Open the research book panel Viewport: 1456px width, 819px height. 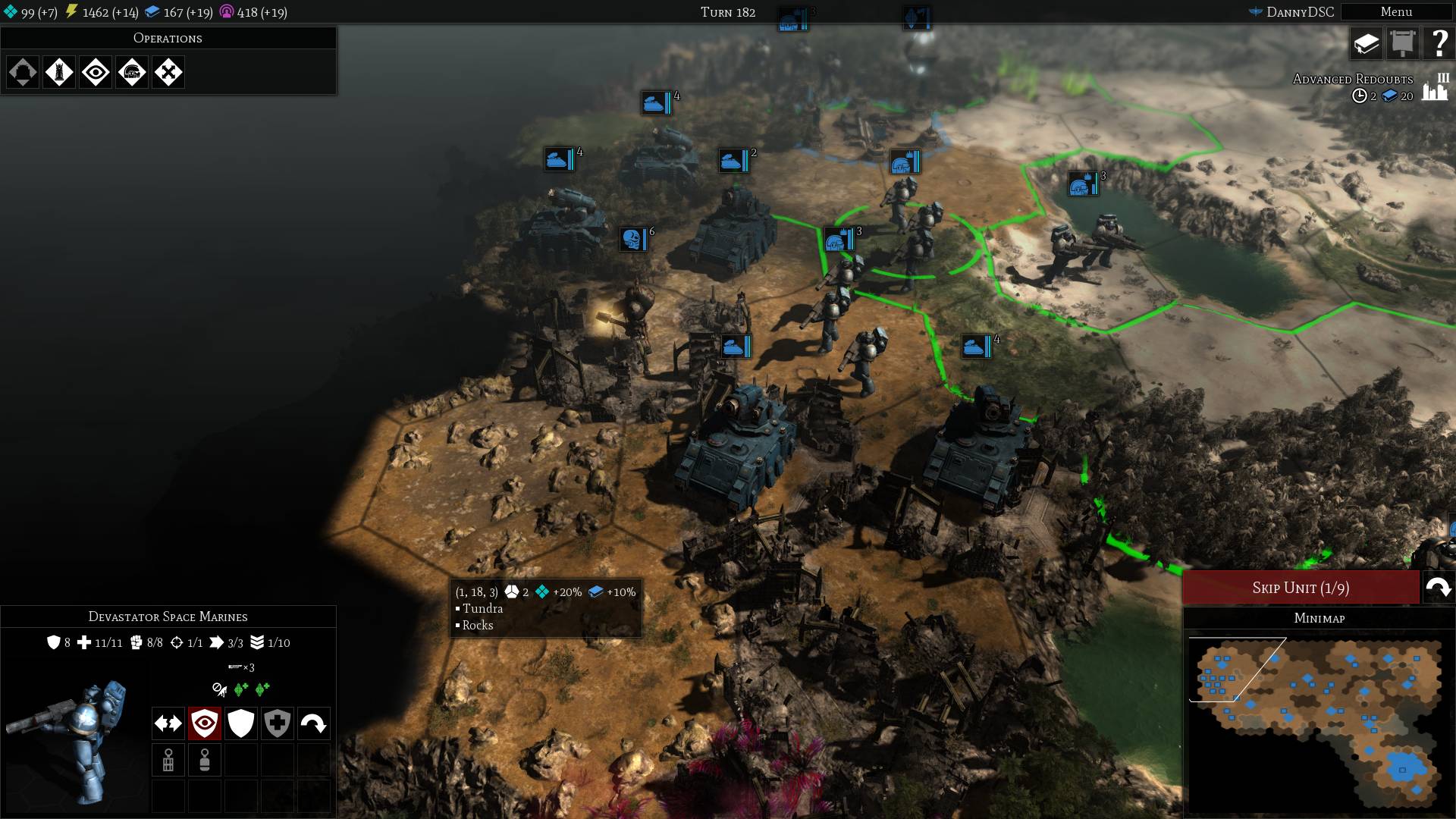pos(1367,44)
